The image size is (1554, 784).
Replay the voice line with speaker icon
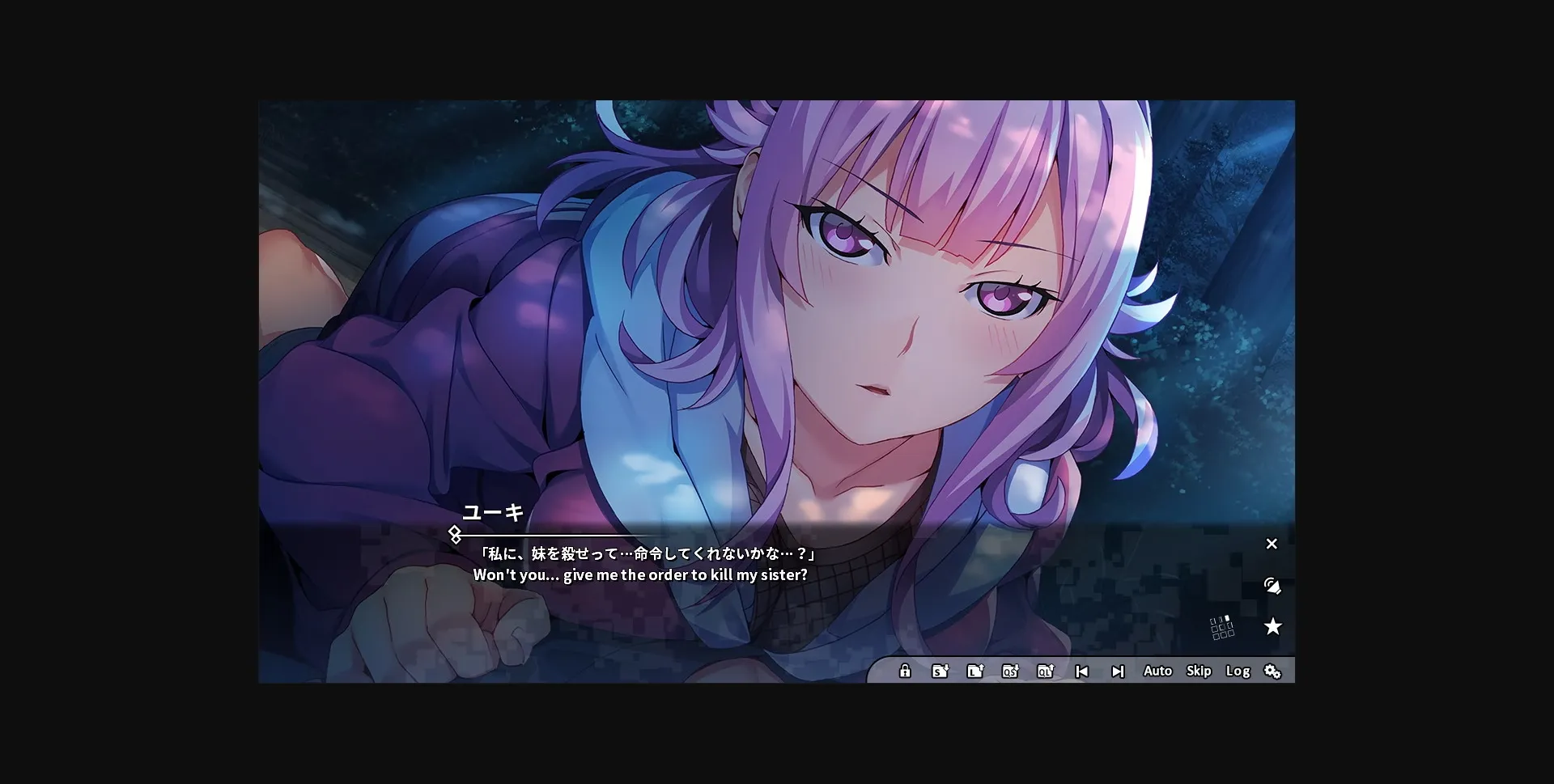coord(1273,586)
